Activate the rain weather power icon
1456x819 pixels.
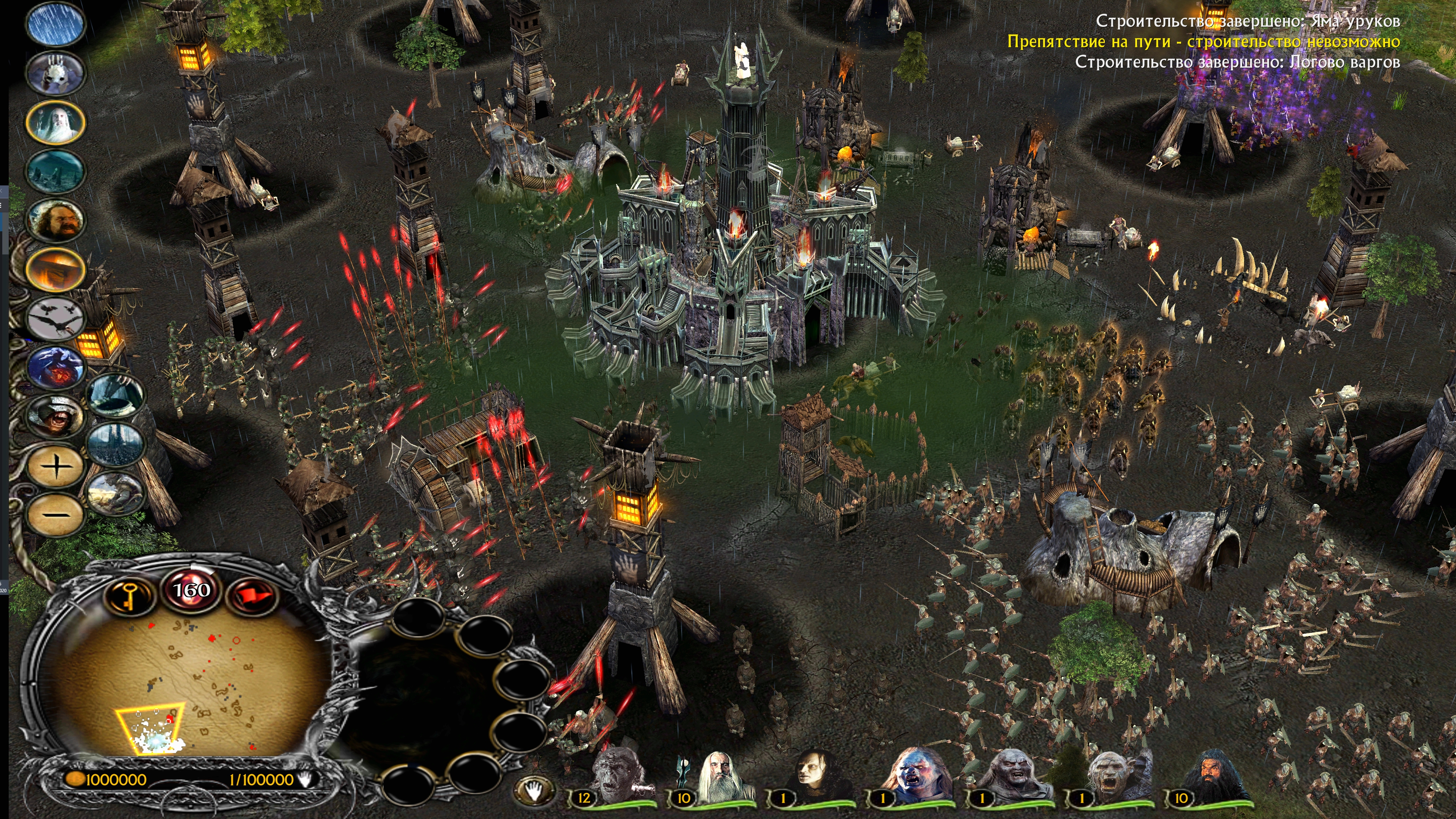click(55, 24)
